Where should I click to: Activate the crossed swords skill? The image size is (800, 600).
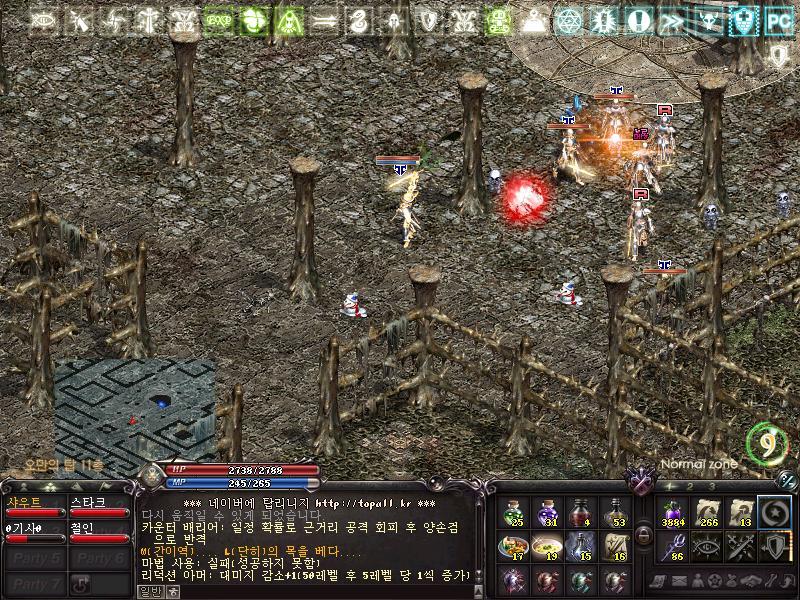click(740, 546)
